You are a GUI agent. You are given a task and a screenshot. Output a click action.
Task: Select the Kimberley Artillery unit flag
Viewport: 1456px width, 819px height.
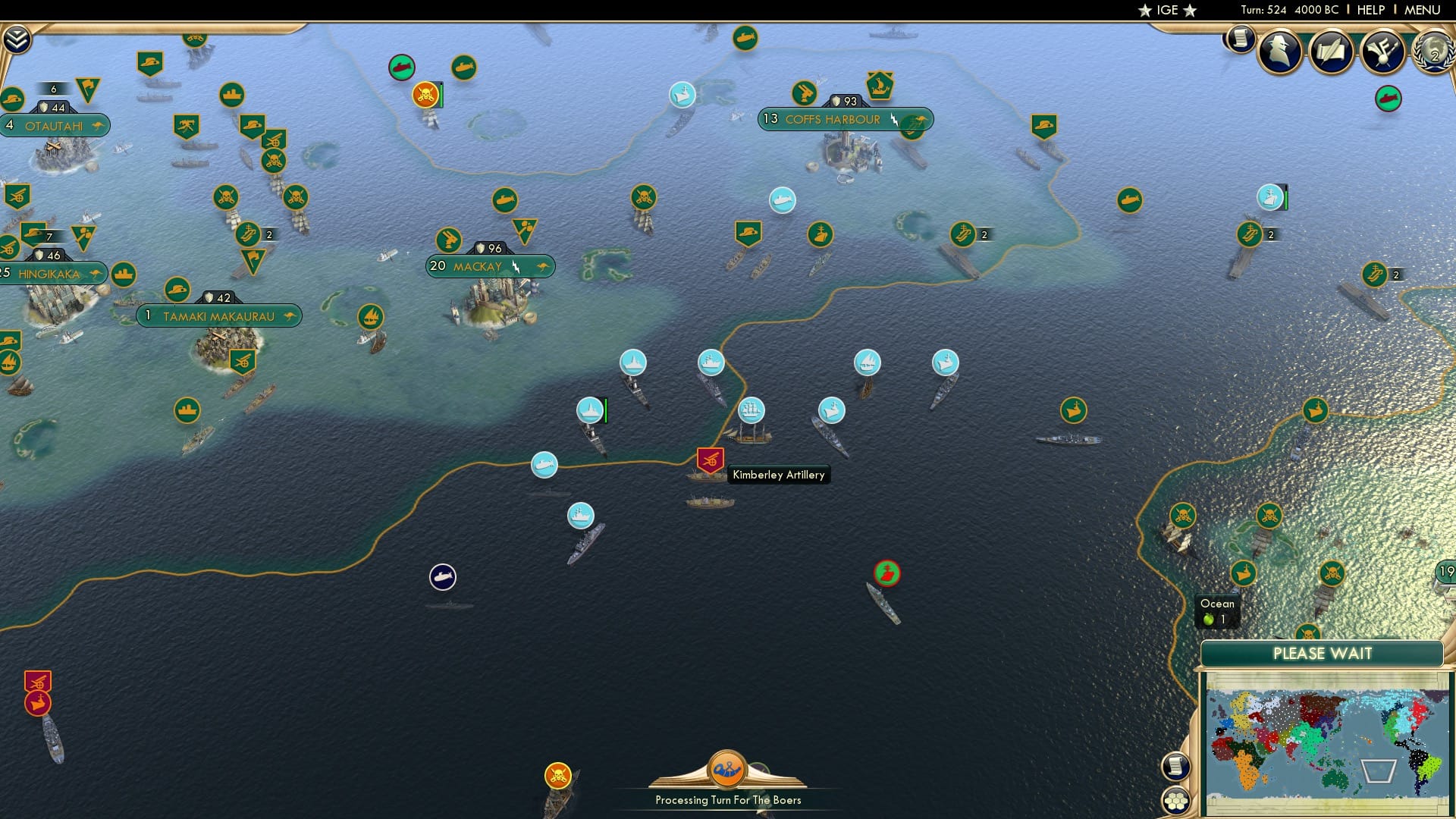point(709,460)
